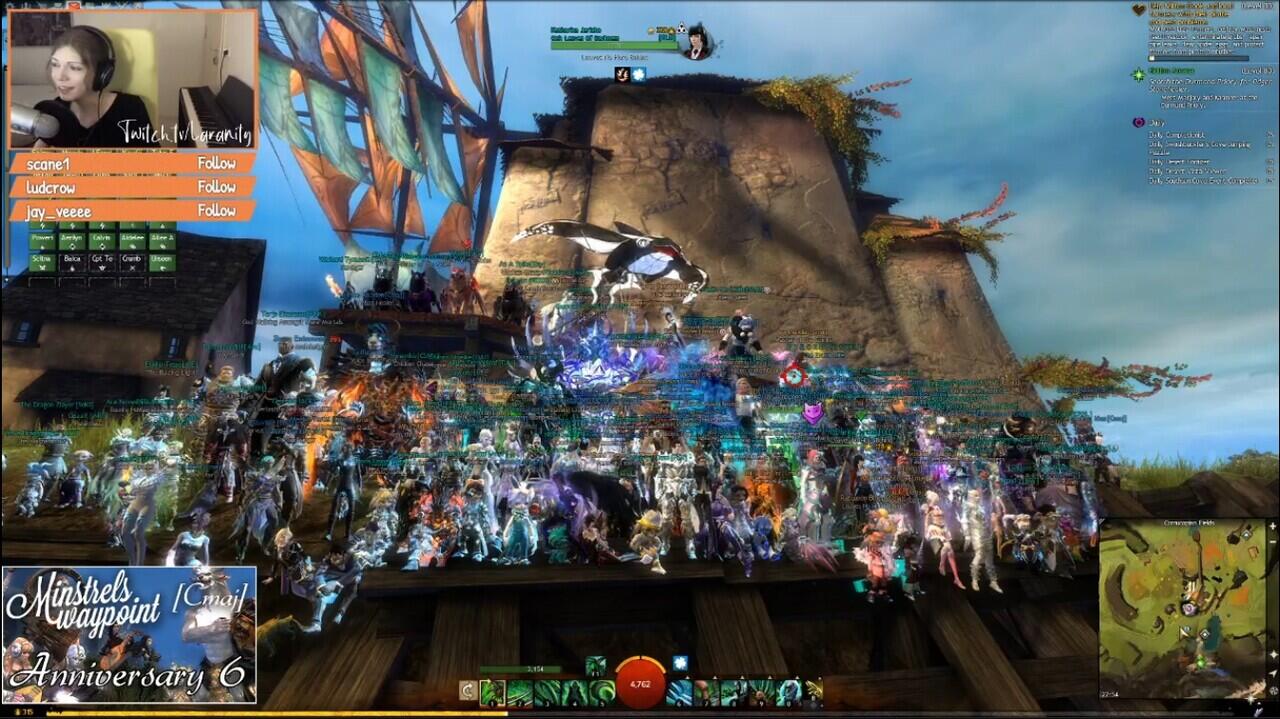Viewport: 1280px width, 719px height.
Task: Use the glowing blue orb utility skill
Action: pyautogui.click(x=788, y=692)
